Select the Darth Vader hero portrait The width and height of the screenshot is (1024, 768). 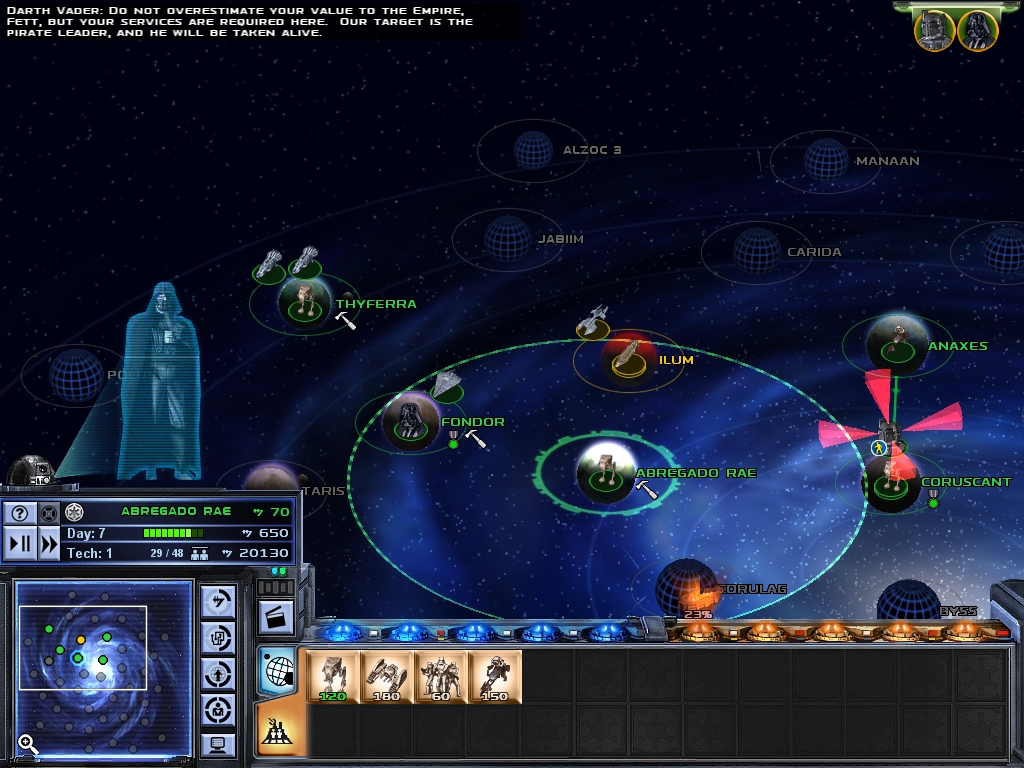click(x=977, y=31)
